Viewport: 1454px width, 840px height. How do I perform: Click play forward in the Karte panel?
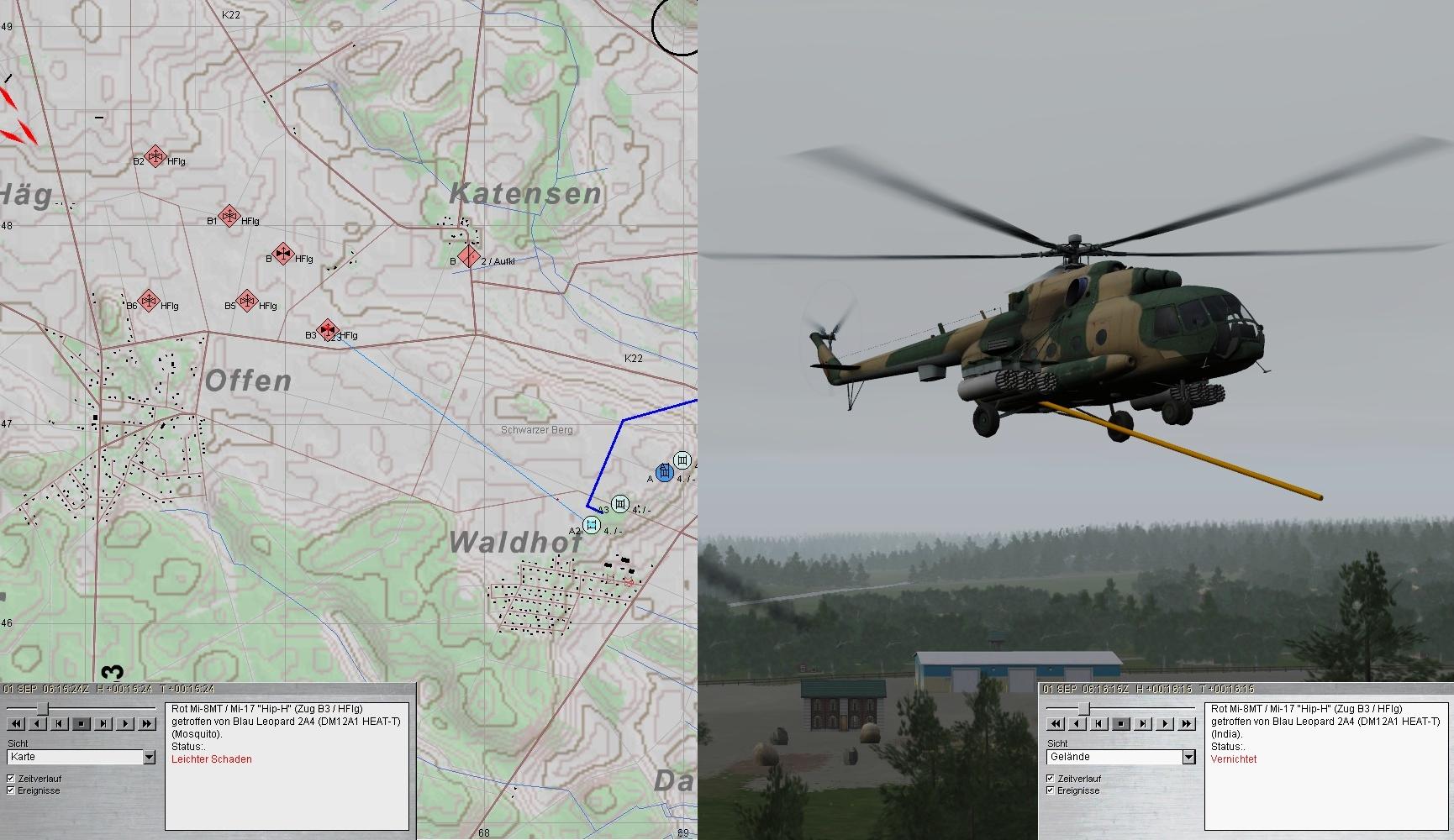click(x=125, y=723)
